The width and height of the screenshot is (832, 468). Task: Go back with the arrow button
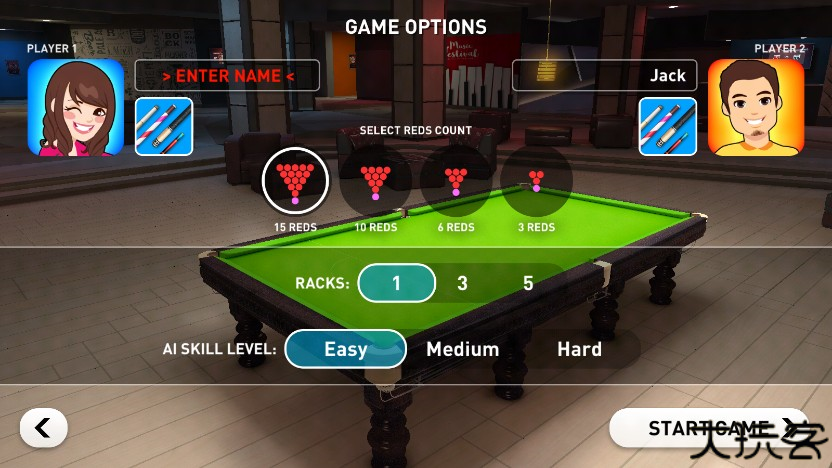click(43, 428)
